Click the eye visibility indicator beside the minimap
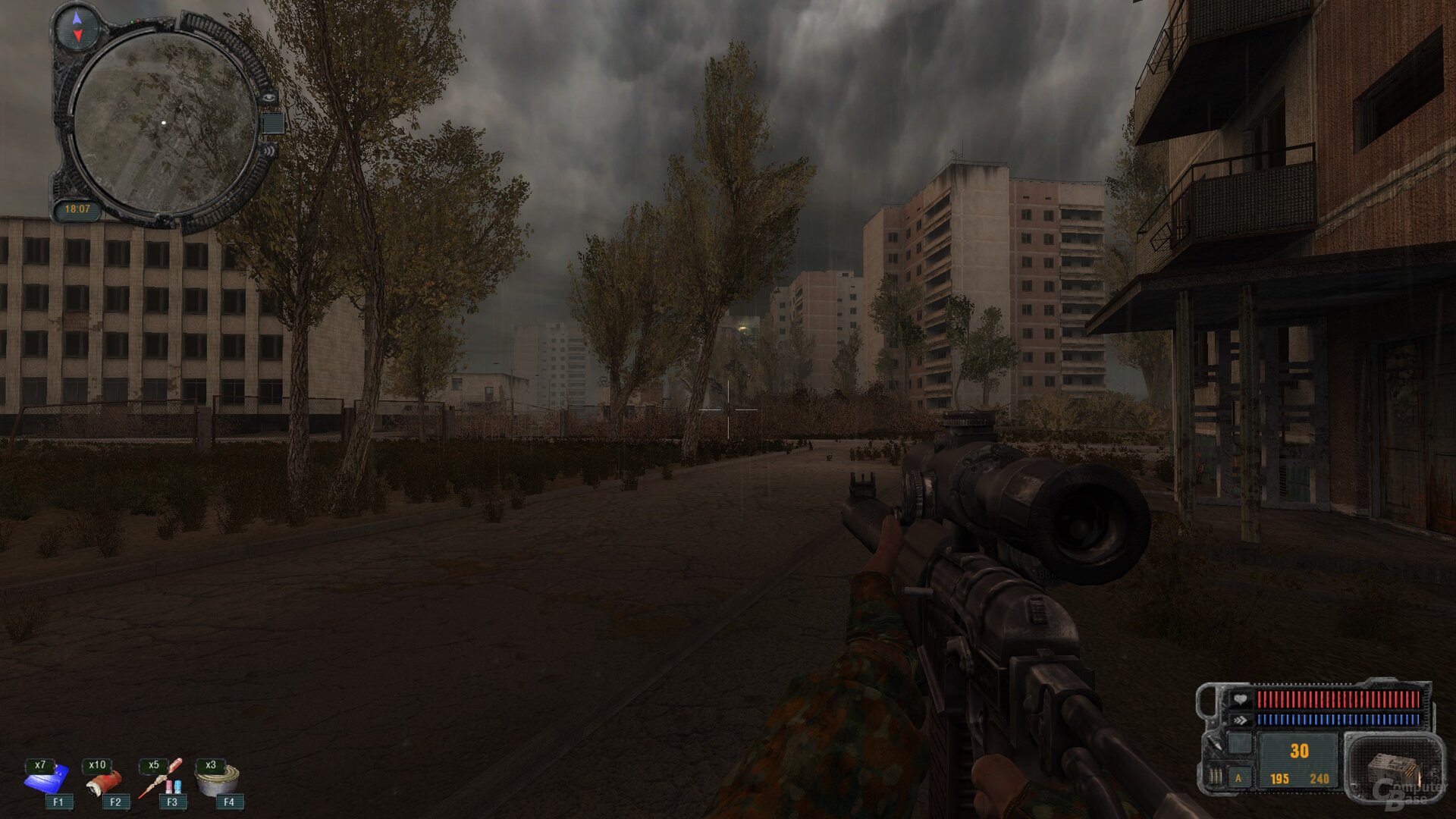The image size is (1456, 819). point(269,97)
